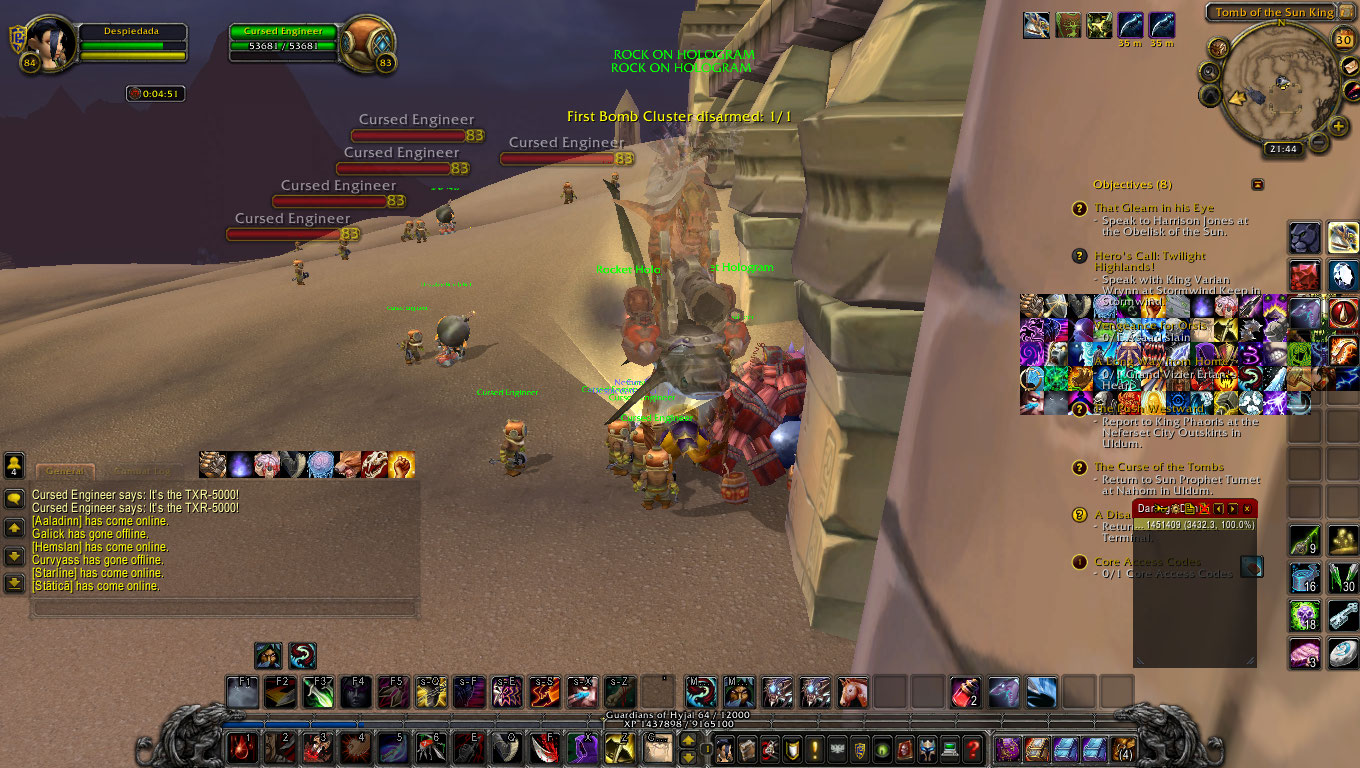1360x768 pixels.
Task: Open the quest log exclamation mark button
Action: [x=815, y=748]
